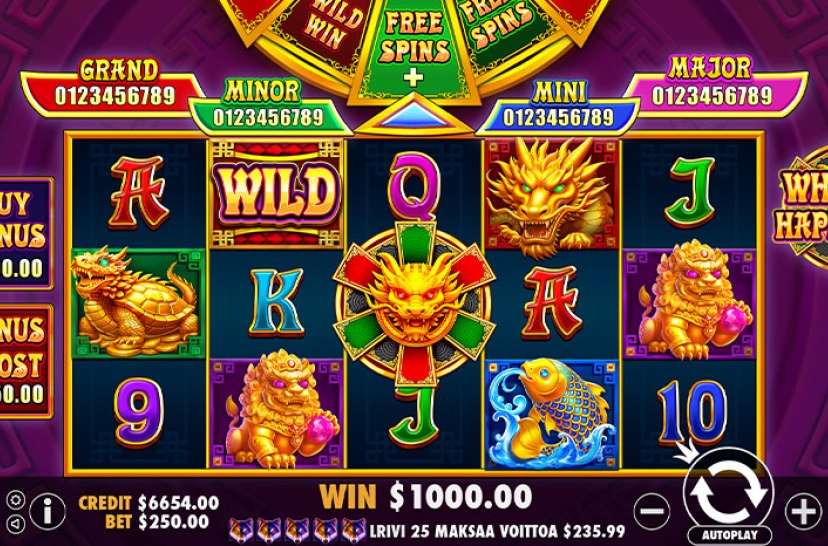Toggle sound with the speaker icon
The height and width of the screenshot is (546, 828).
pos(14,522)
